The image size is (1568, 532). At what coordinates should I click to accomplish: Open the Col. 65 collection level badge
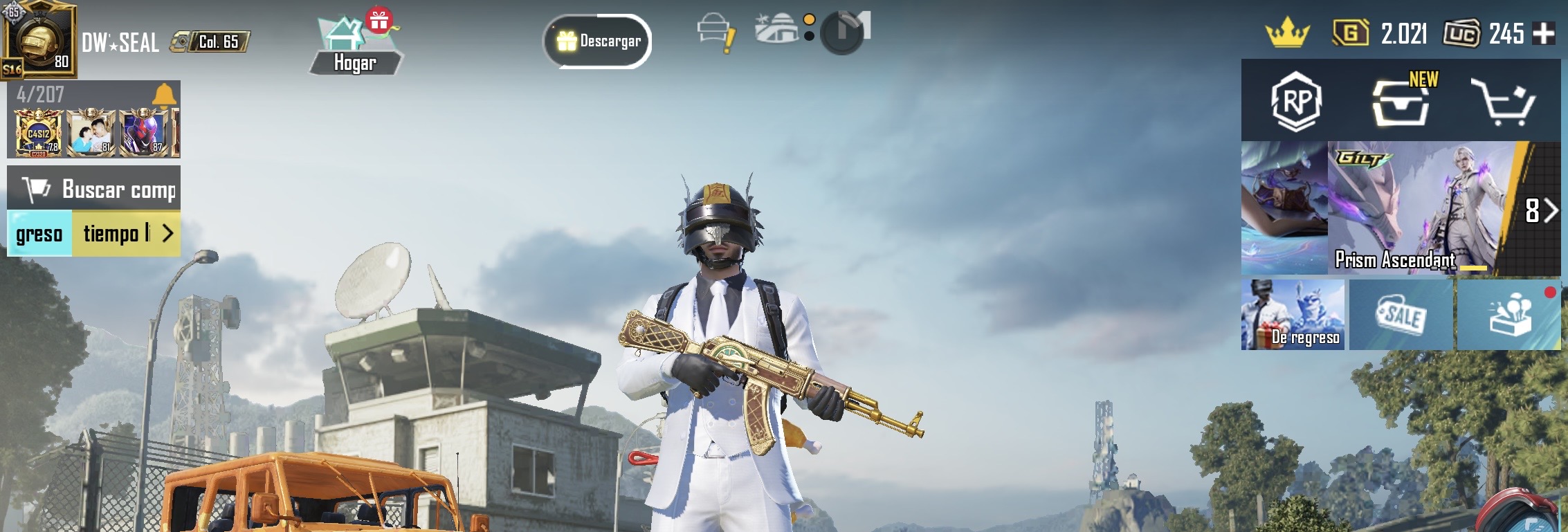click(210, 42)
